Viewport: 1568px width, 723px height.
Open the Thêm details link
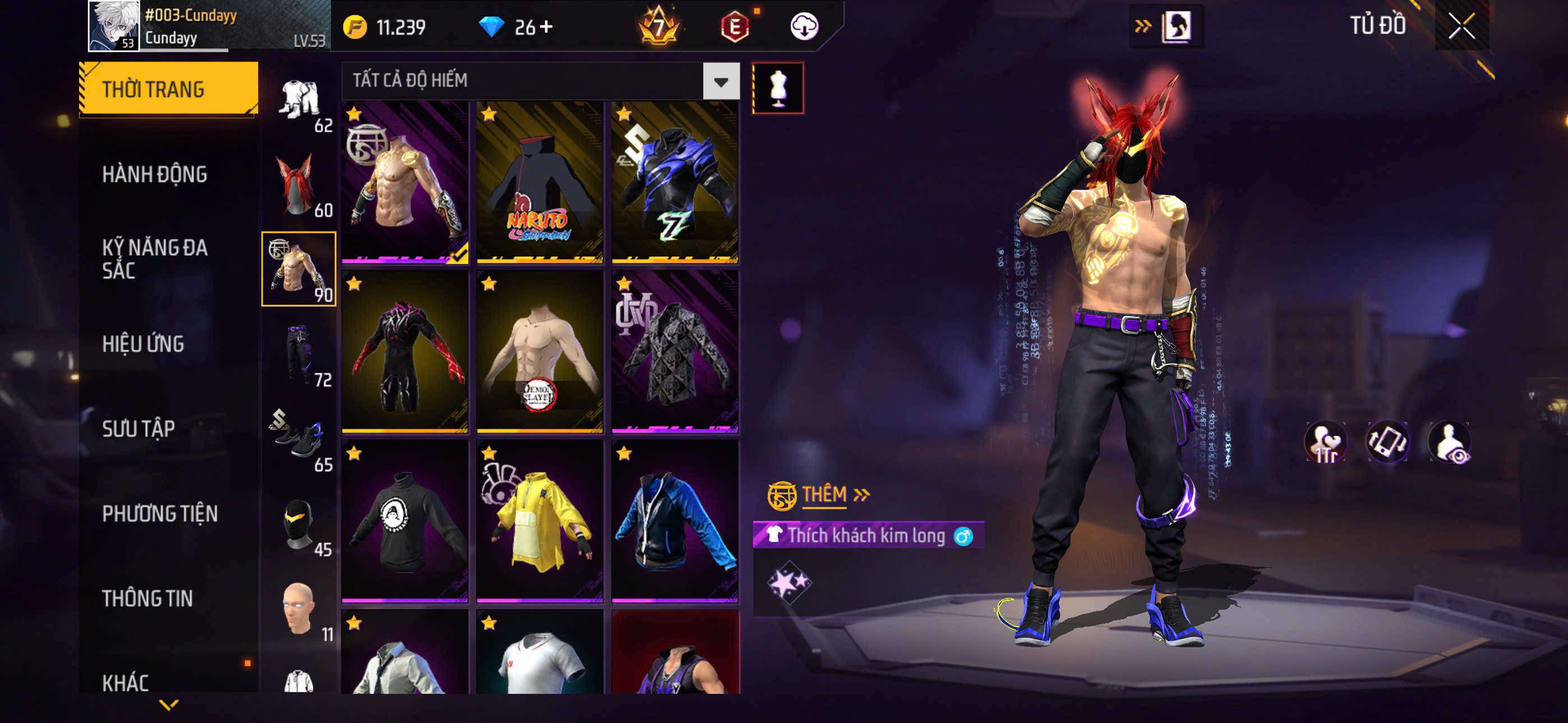click(835, 494)
